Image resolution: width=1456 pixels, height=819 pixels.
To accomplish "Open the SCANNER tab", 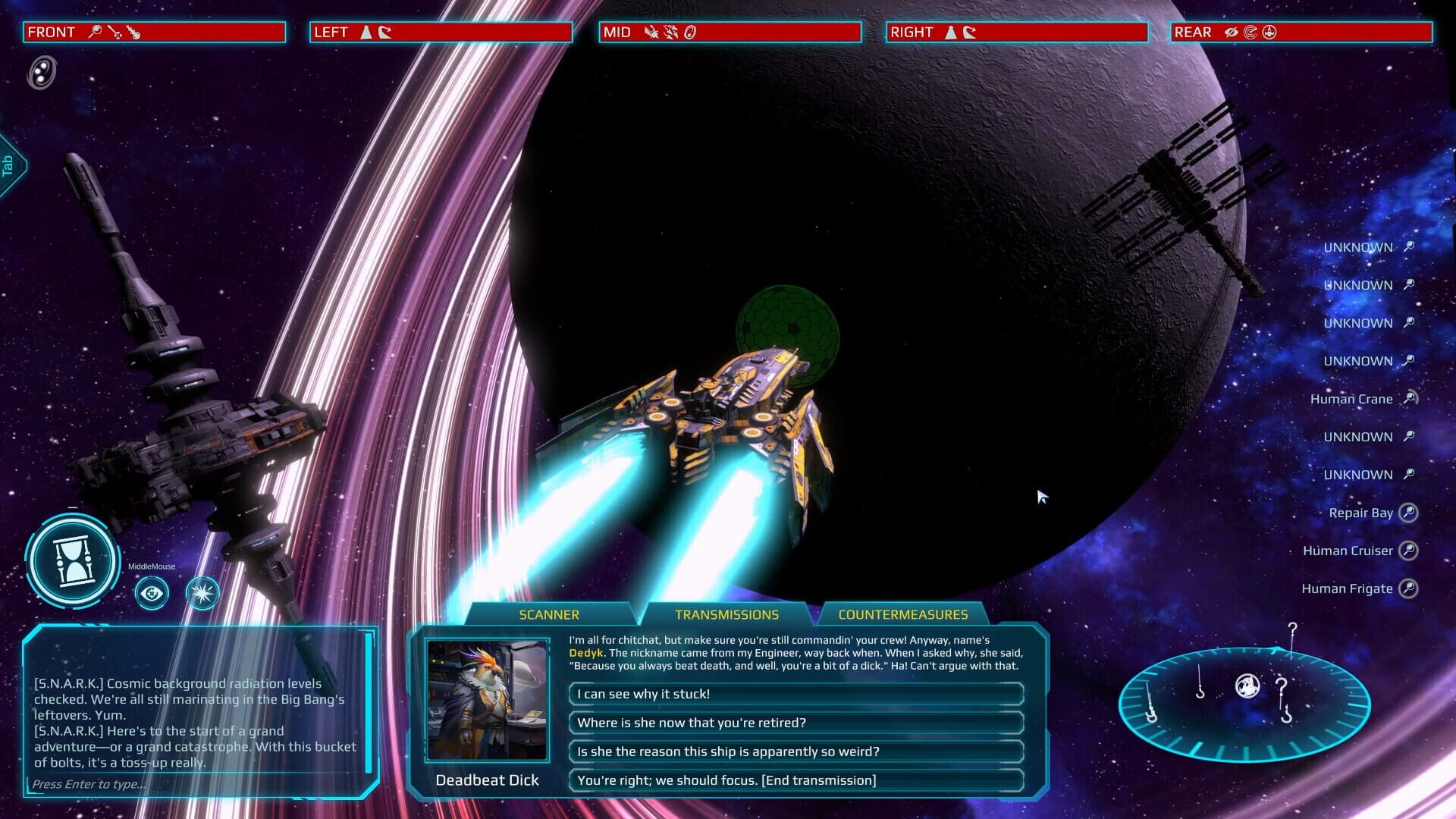I will click(x=549, y=614).
